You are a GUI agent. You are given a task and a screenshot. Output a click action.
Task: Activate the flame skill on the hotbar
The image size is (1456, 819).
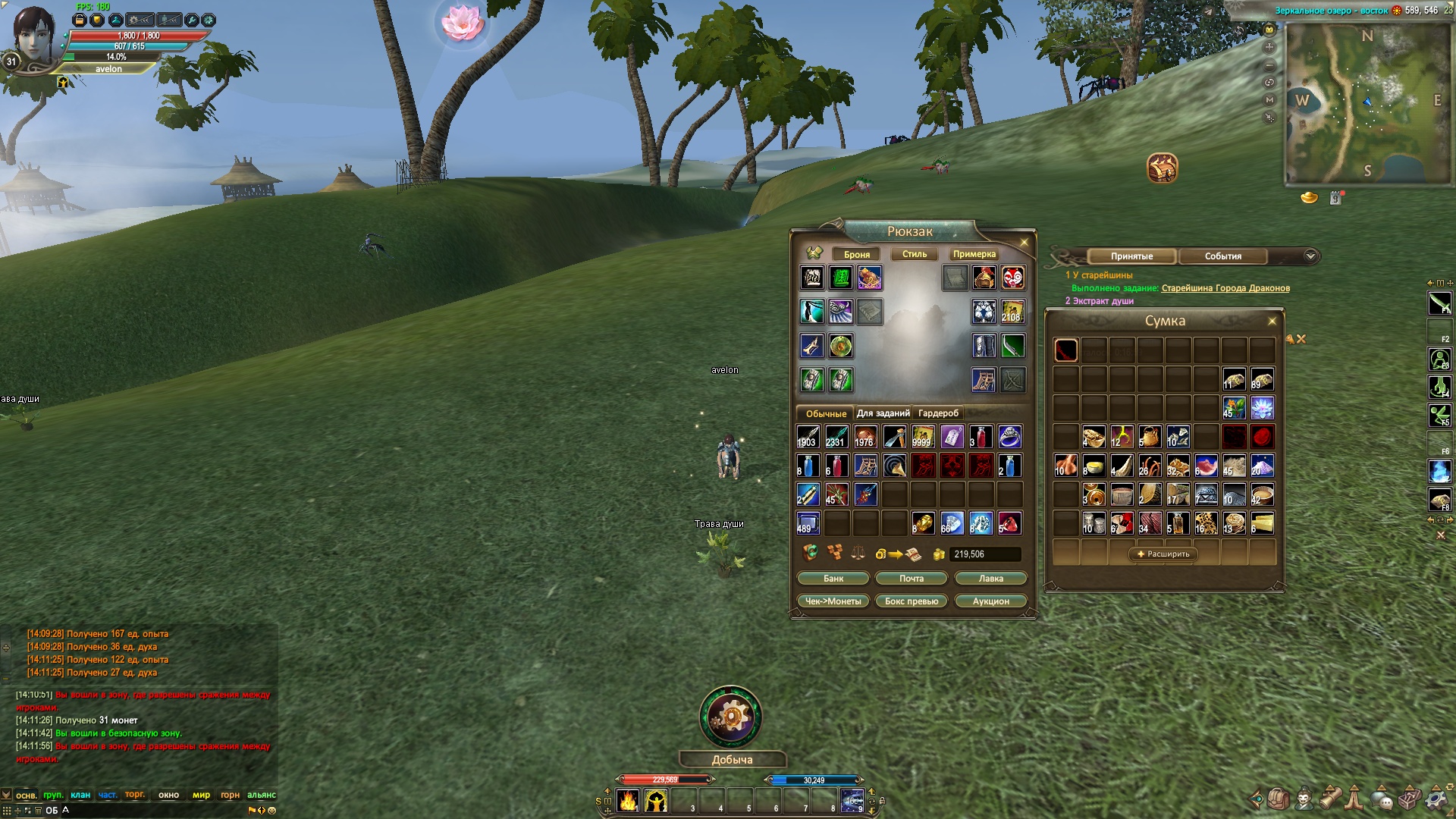point(628,801)
